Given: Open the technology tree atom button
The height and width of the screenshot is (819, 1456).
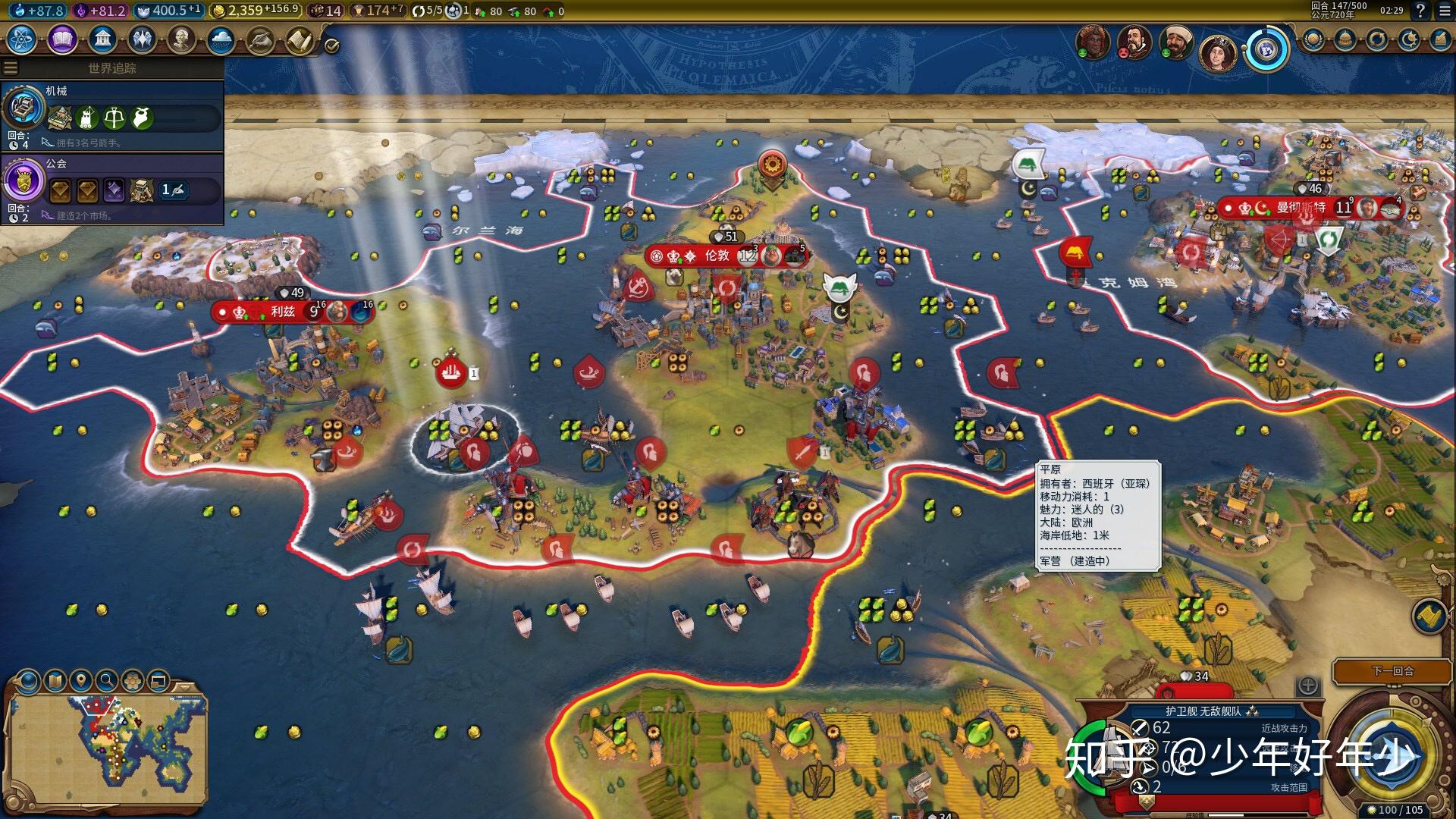Looking at the screenshot, I should [x=21, y=39].
